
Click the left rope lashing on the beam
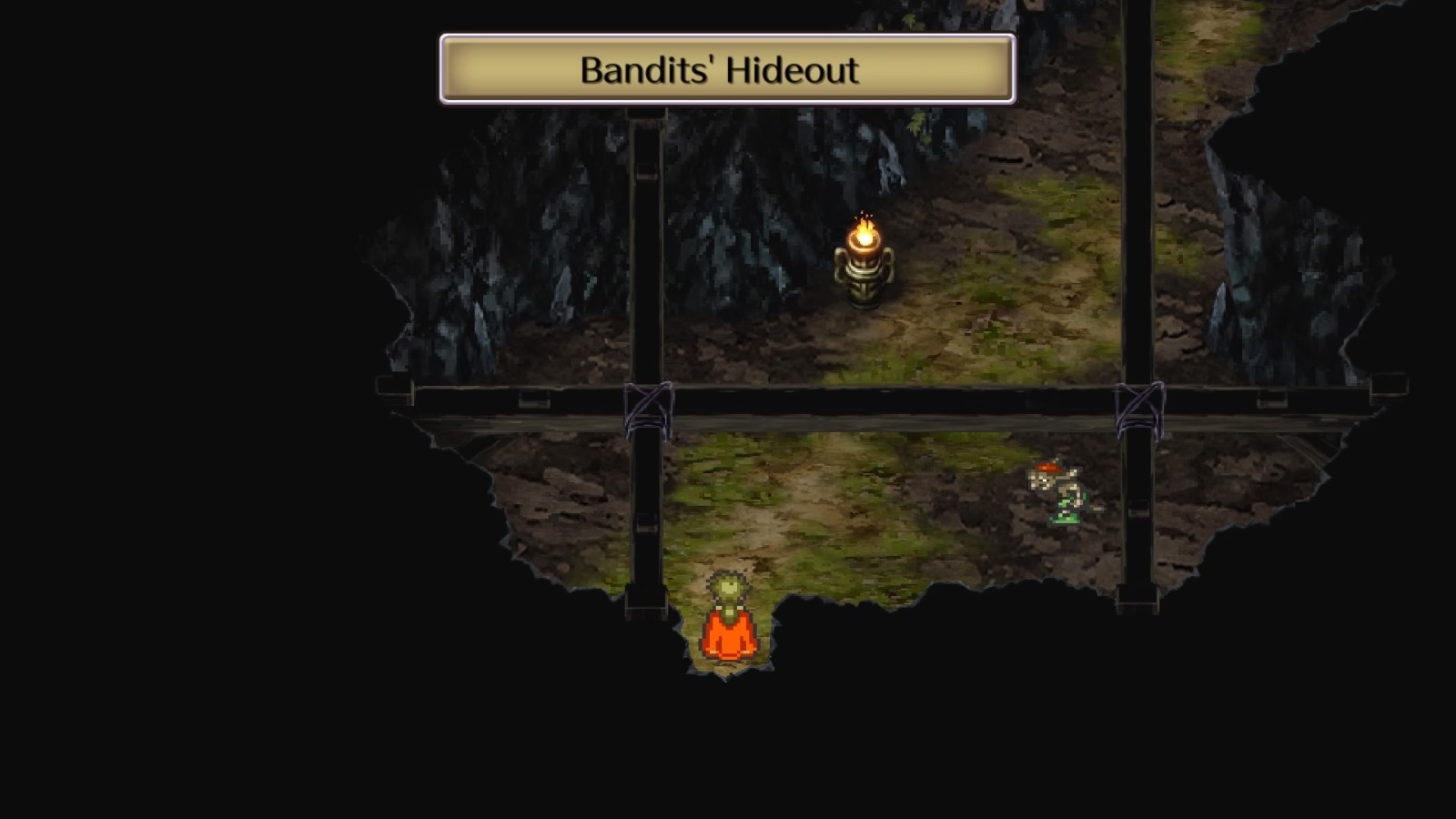(648, 405)
